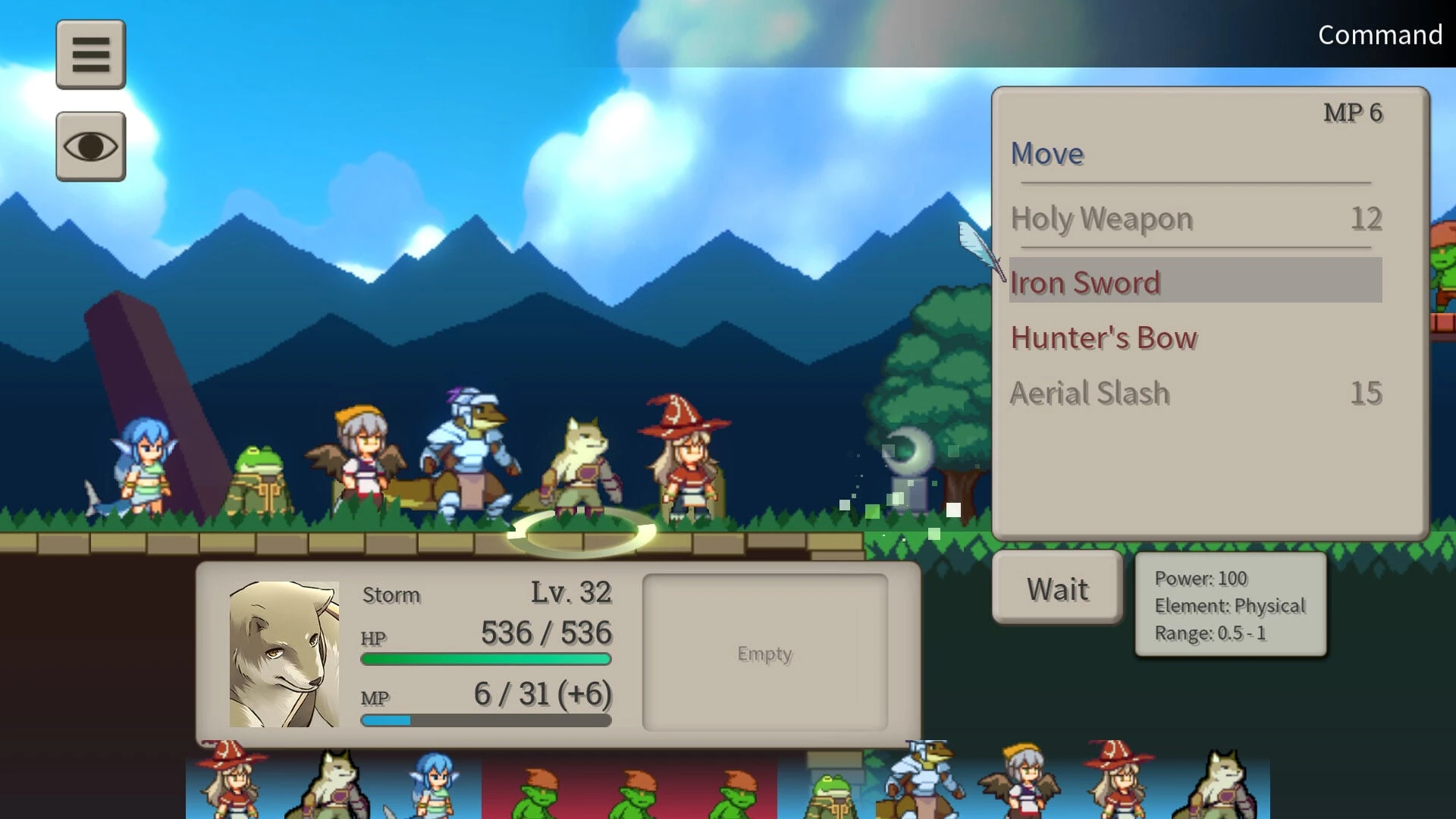Click Storm's wolf portrait
1456x819 pixels.
click(x=284, y=654)
